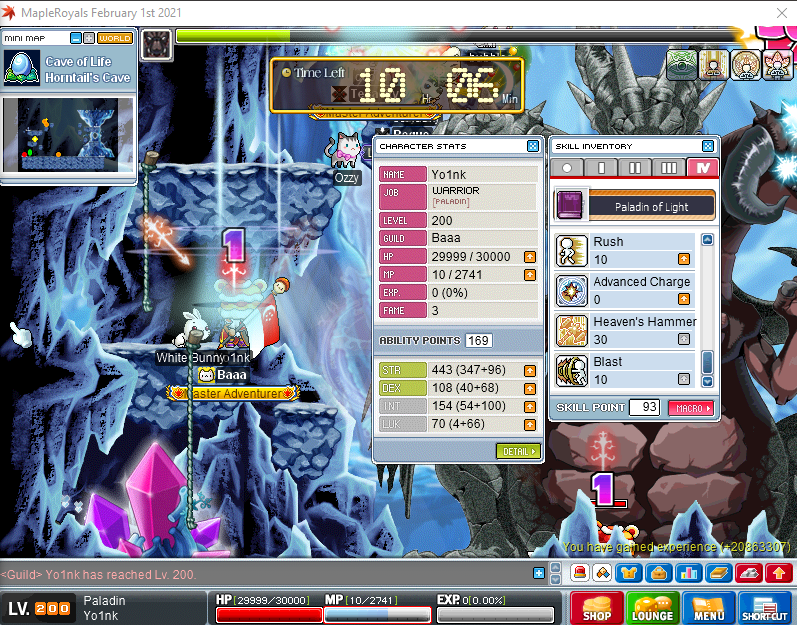Screen dimensions: 797x625
Task: Open the Lounge button
Action: (651, 609)
